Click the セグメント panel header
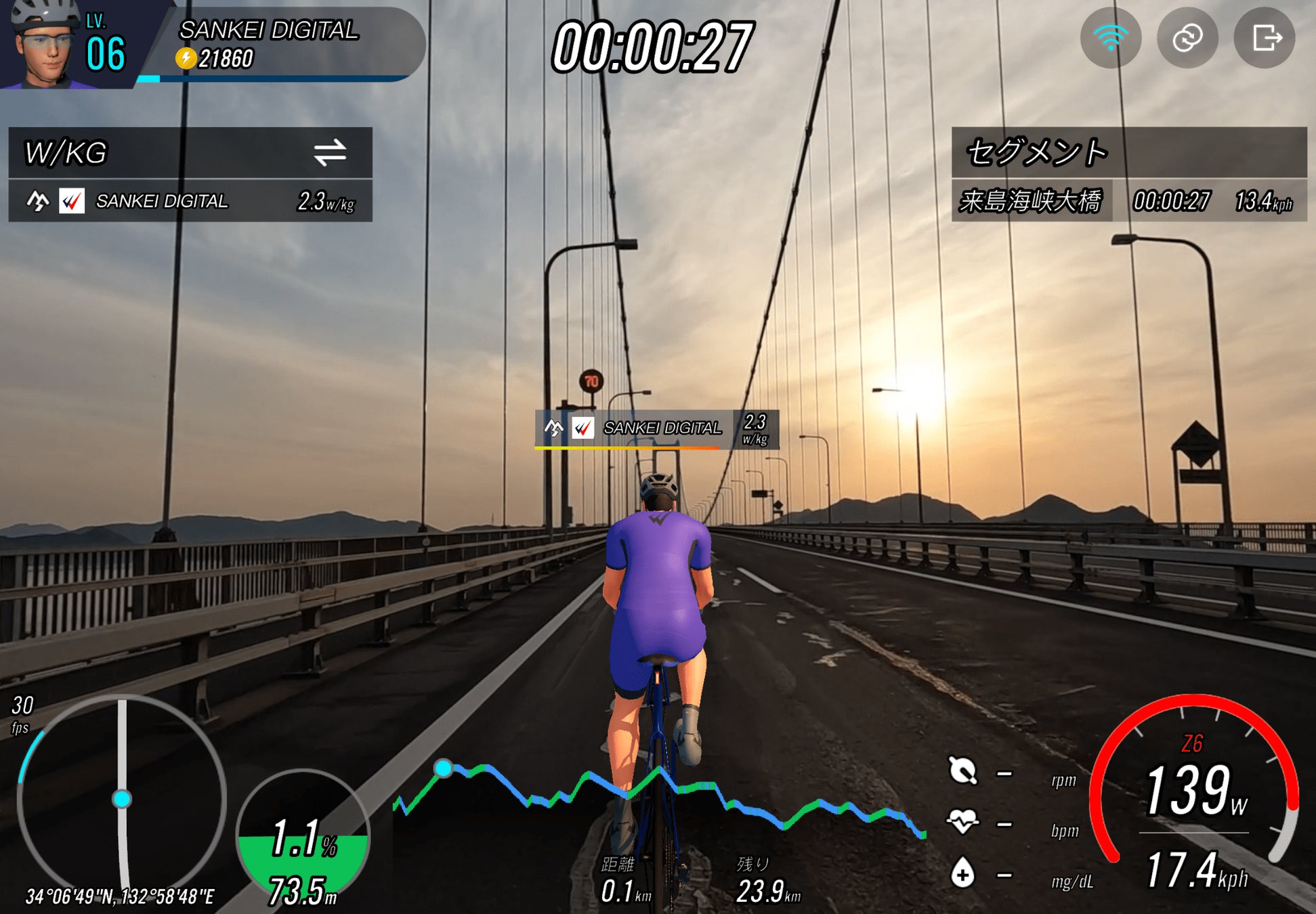Viewport: 1316px width, 914px height. [1128, 152]
